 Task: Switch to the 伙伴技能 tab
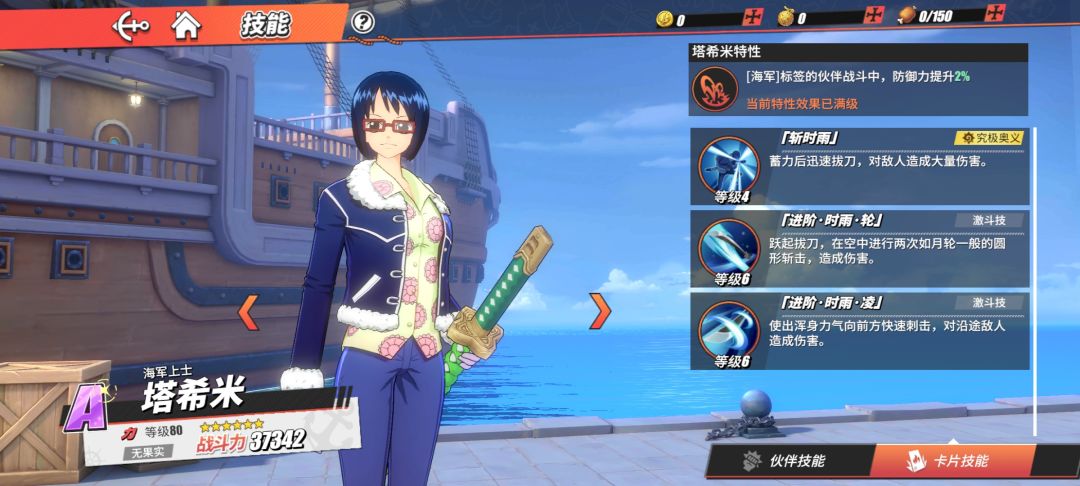[786, 461]
